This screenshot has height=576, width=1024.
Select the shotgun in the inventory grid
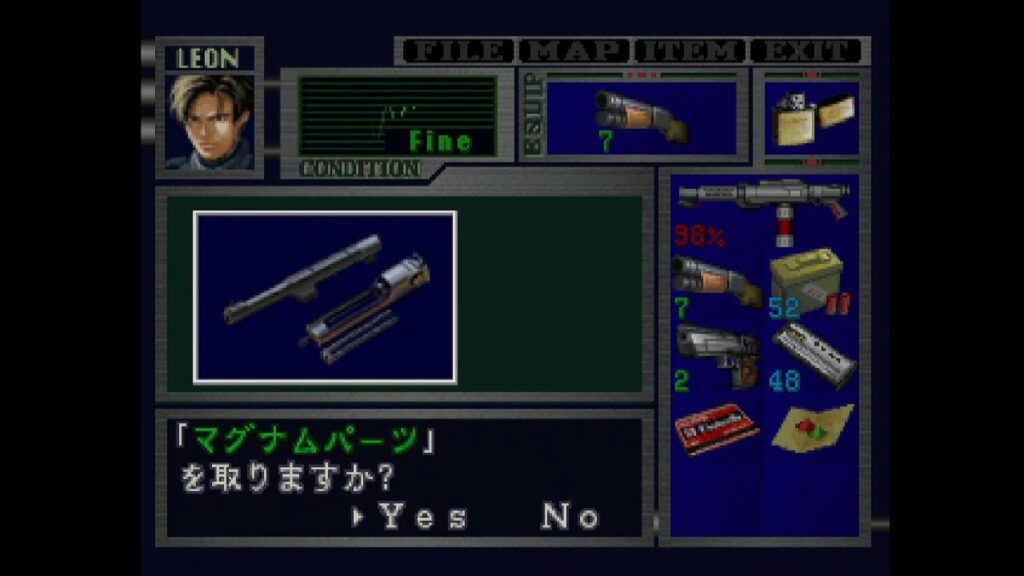[x=716, y=283]
